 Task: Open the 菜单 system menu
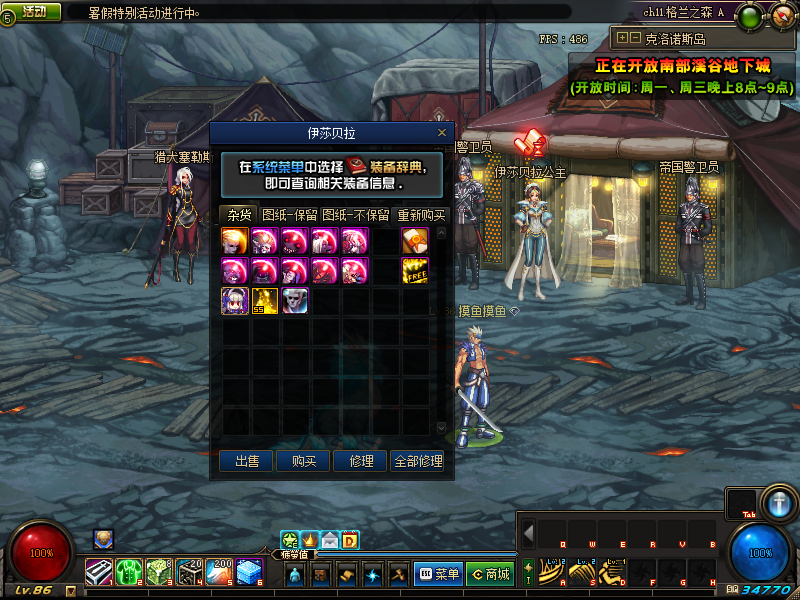(438, 574)
